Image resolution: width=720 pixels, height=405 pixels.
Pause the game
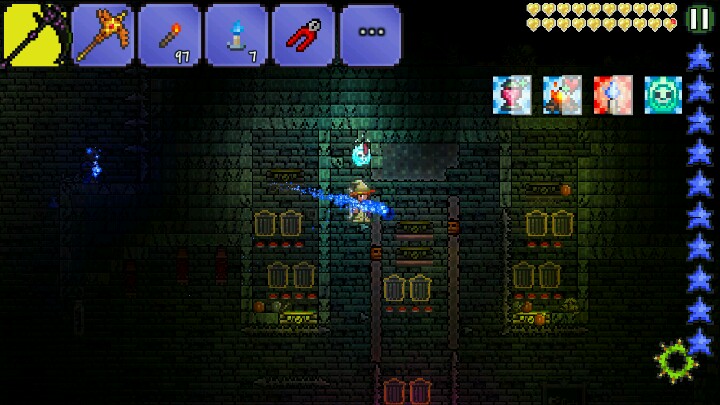[x=700, y=20]
